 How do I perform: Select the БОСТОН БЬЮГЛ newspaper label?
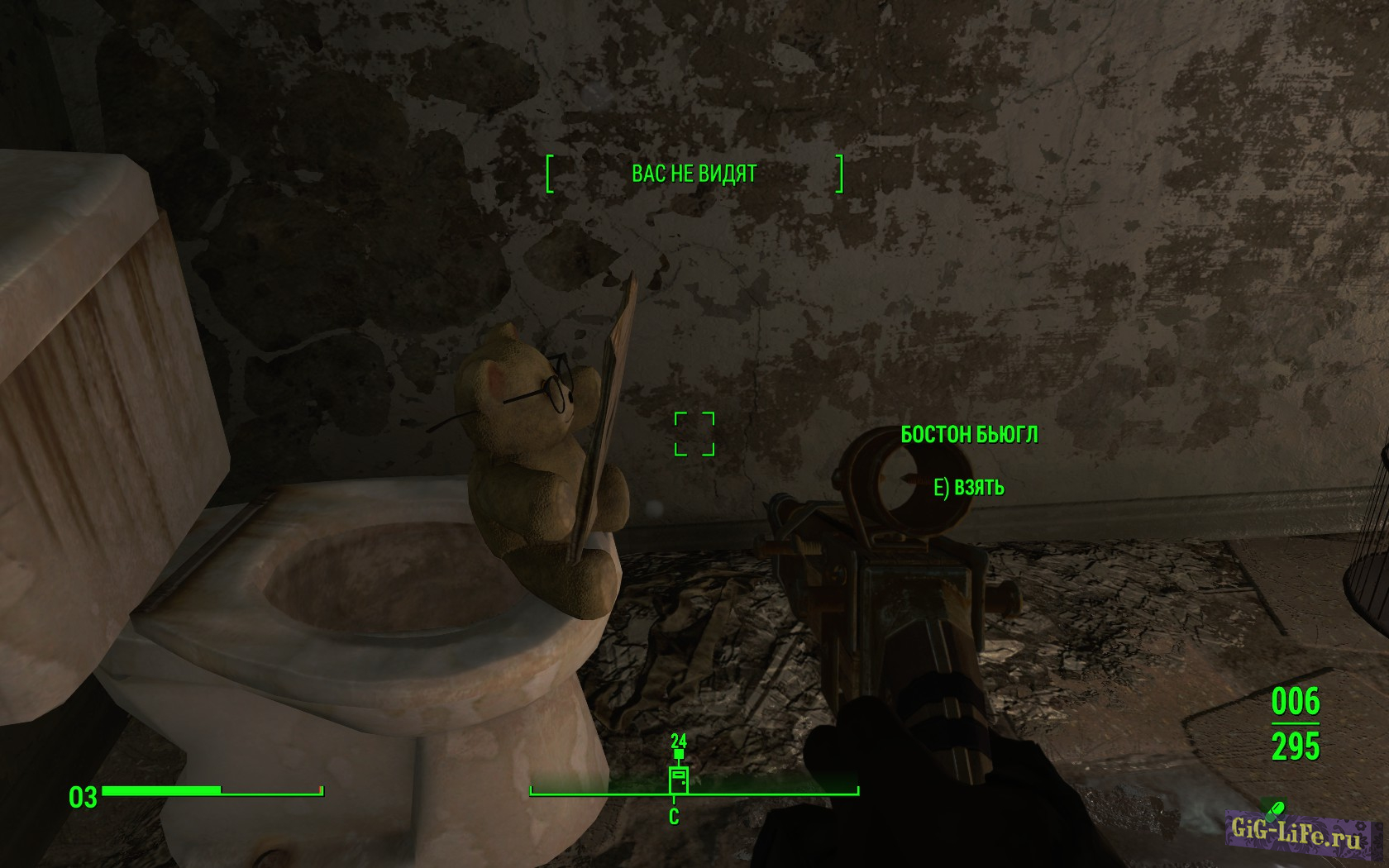(970, 436)
